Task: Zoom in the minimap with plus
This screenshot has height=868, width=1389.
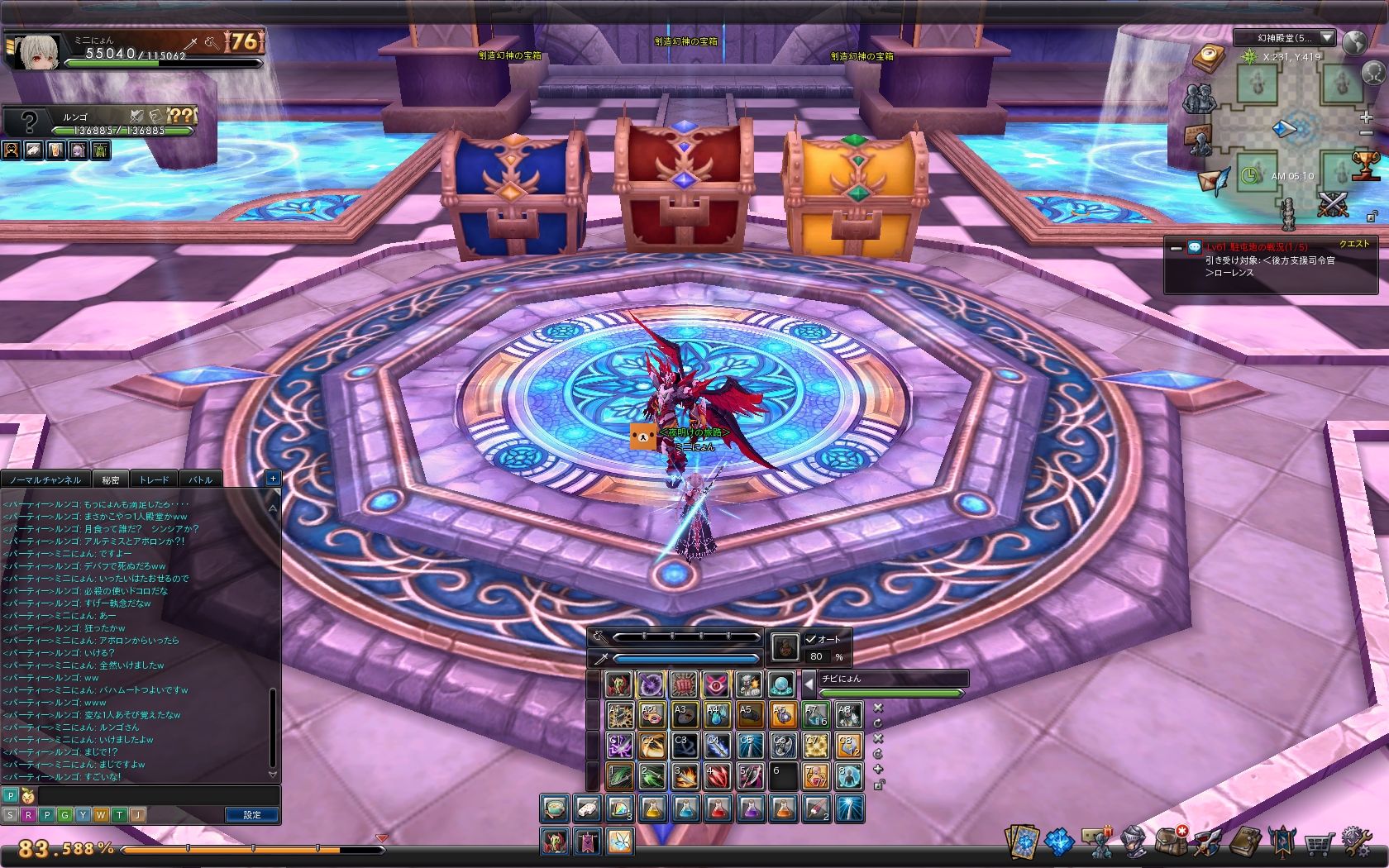Action: (x=1366, y=117)
